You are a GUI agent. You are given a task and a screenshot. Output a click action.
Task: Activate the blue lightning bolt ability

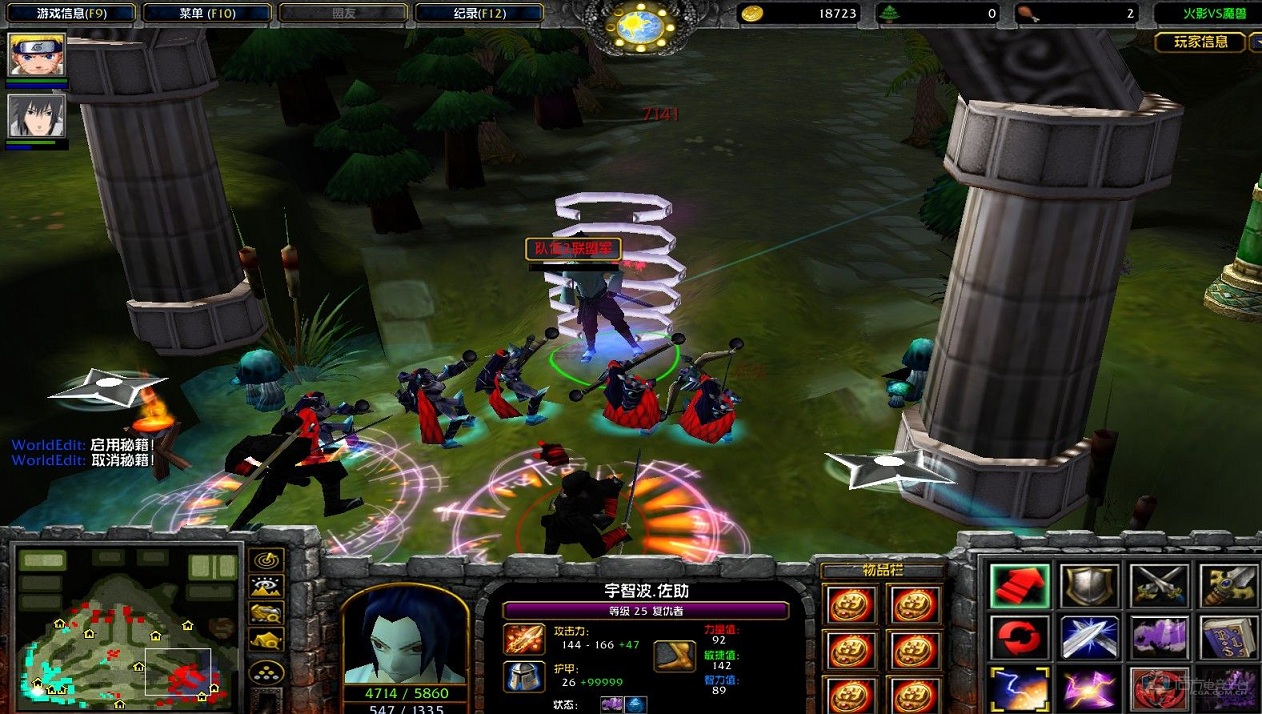[1020, 688]
